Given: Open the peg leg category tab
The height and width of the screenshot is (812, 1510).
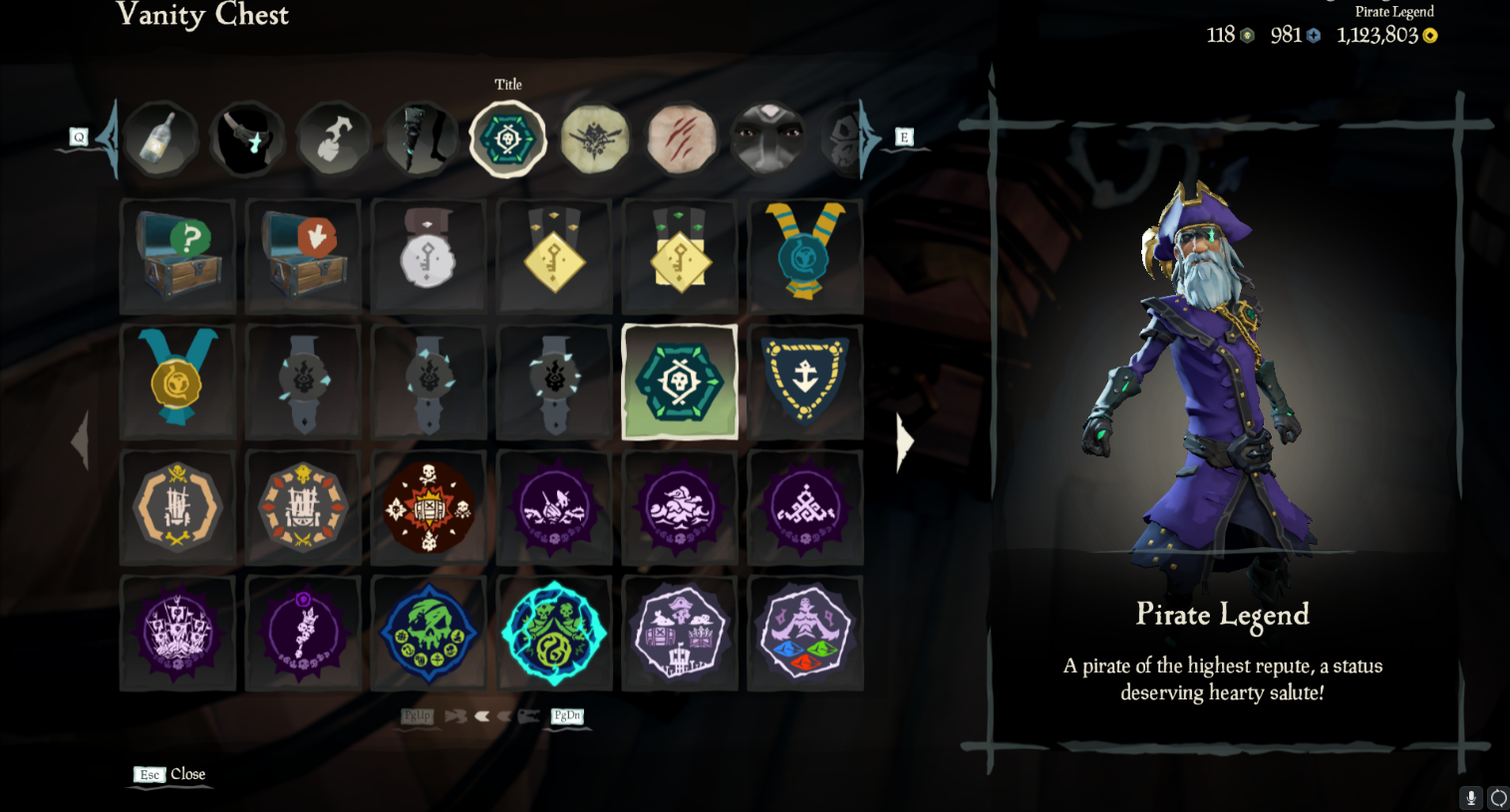Looking at the screenshot, I should click(x=421, y=138).
